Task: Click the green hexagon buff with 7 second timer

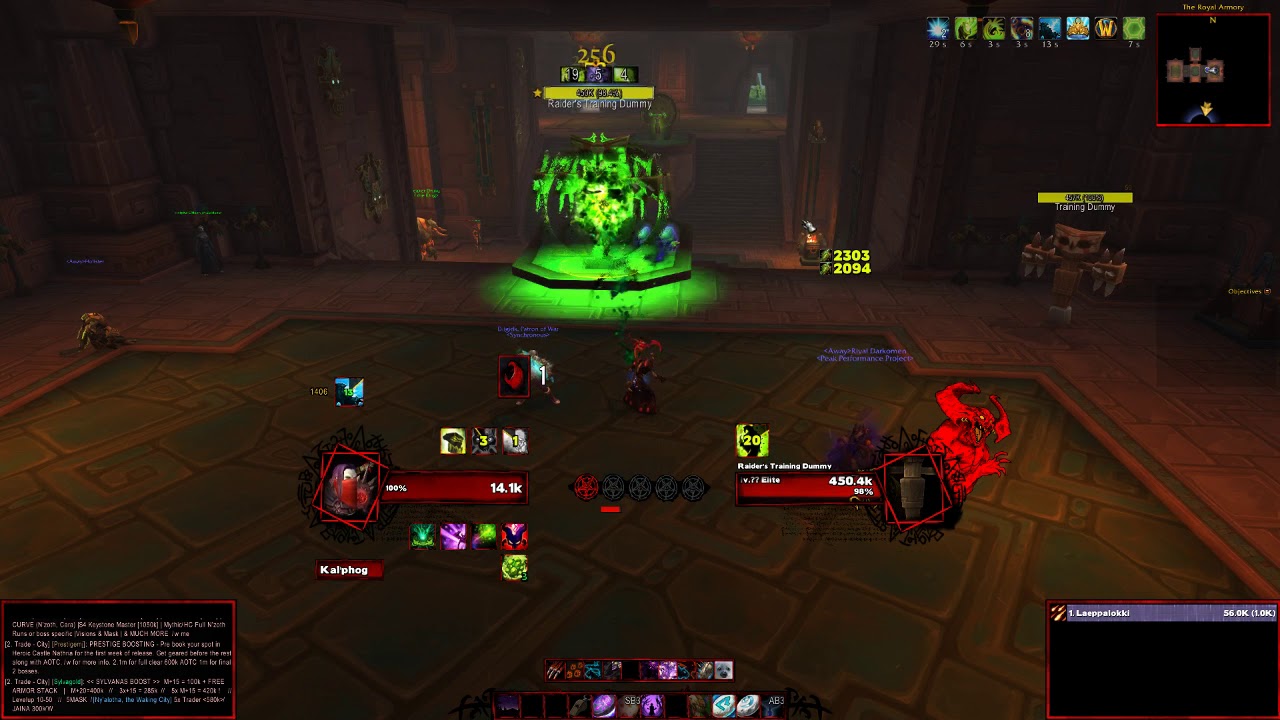Action: point(1132,28)
